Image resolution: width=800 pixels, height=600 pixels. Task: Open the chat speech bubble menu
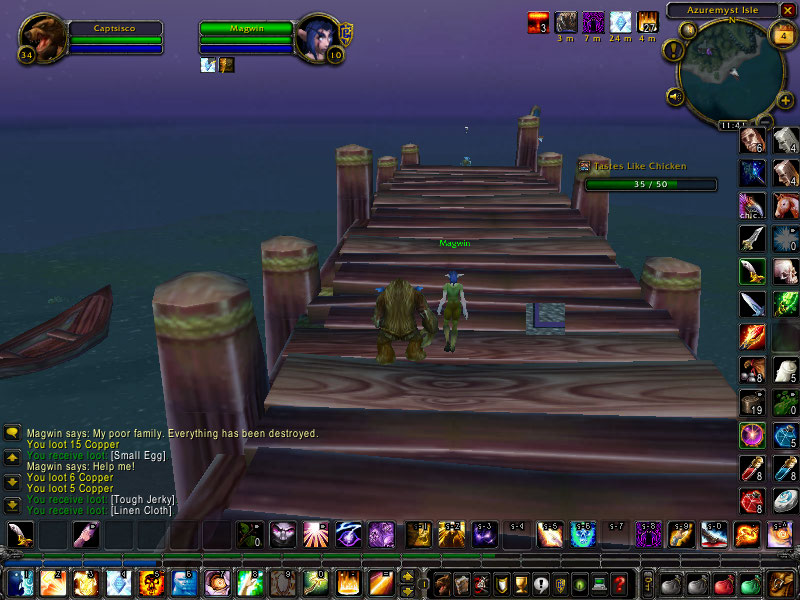tap(11, 433)
